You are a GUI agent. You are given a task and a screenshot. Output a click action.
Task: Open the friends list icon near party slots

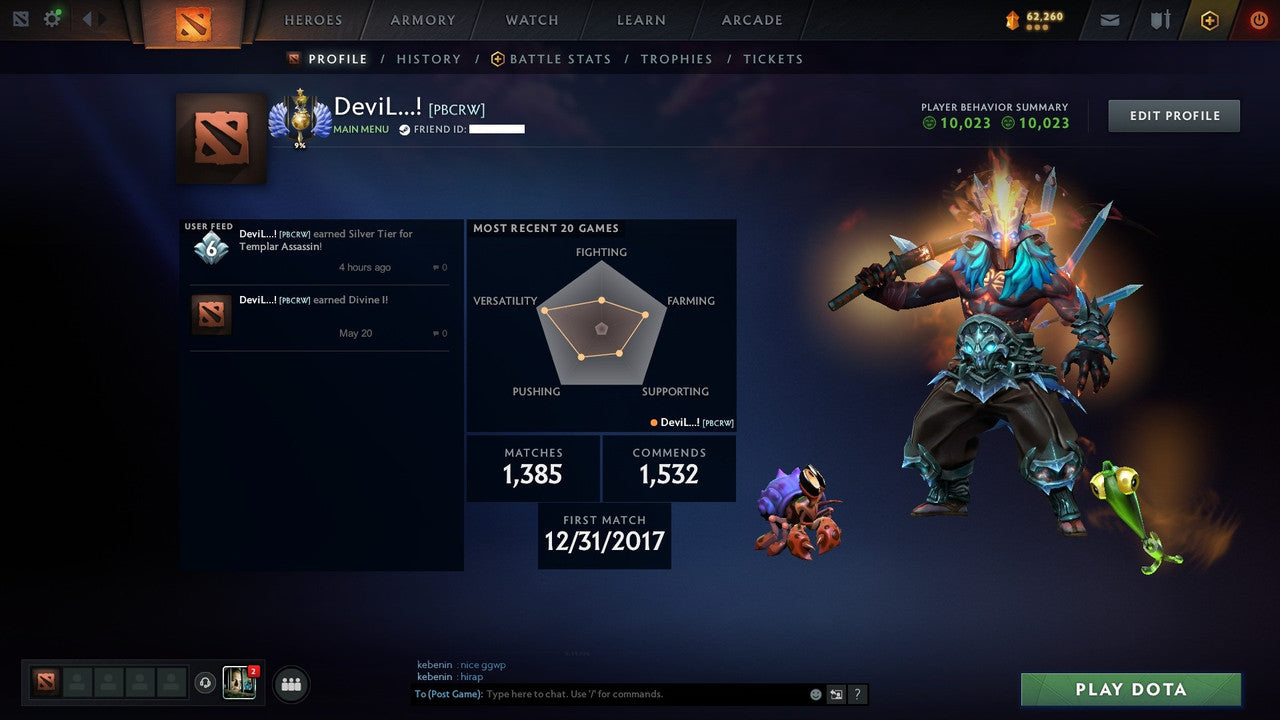[x=289, y=684]
